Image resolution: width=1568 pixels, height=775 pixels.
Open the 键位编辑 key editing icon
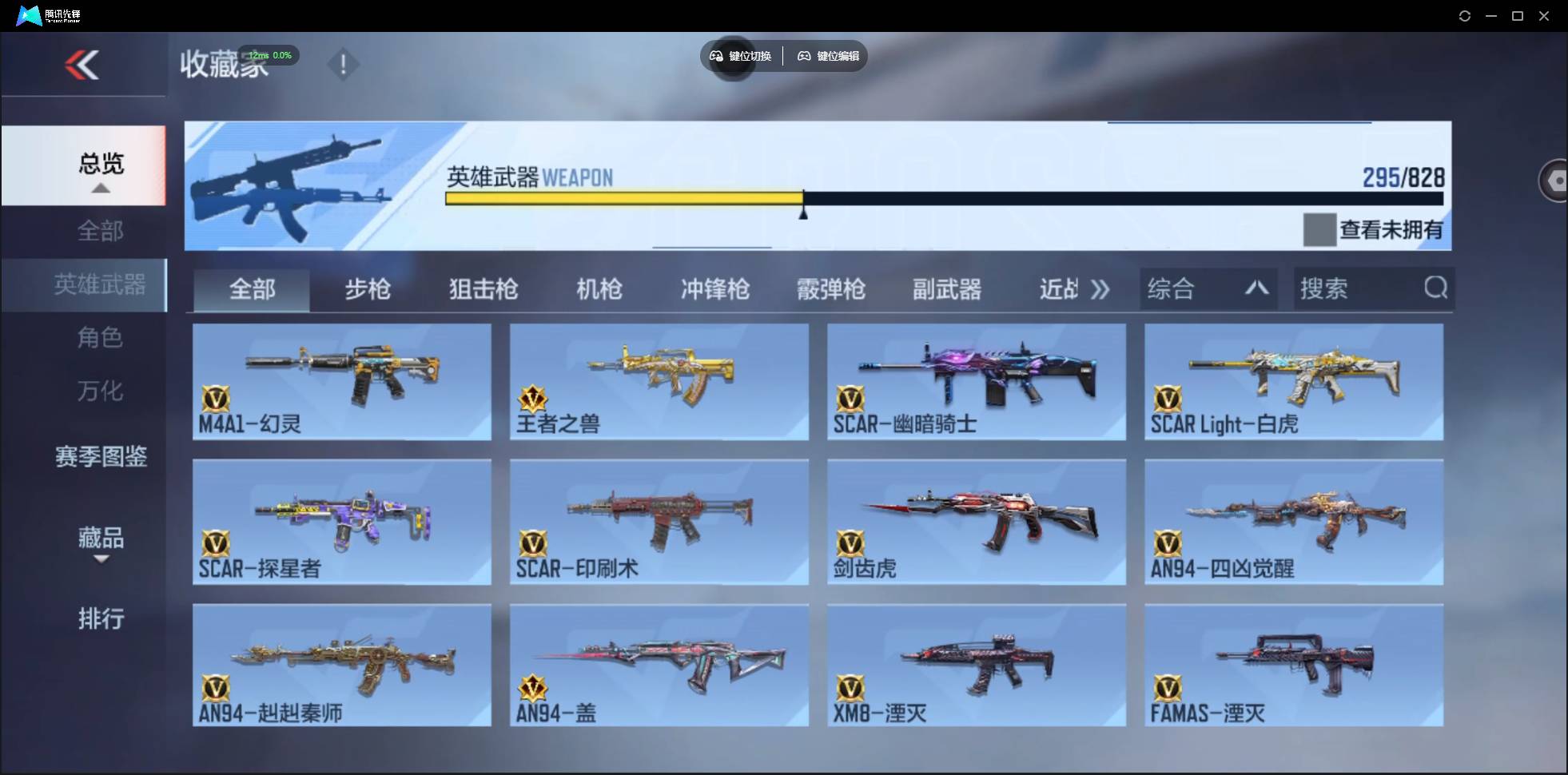click(804, 56)
